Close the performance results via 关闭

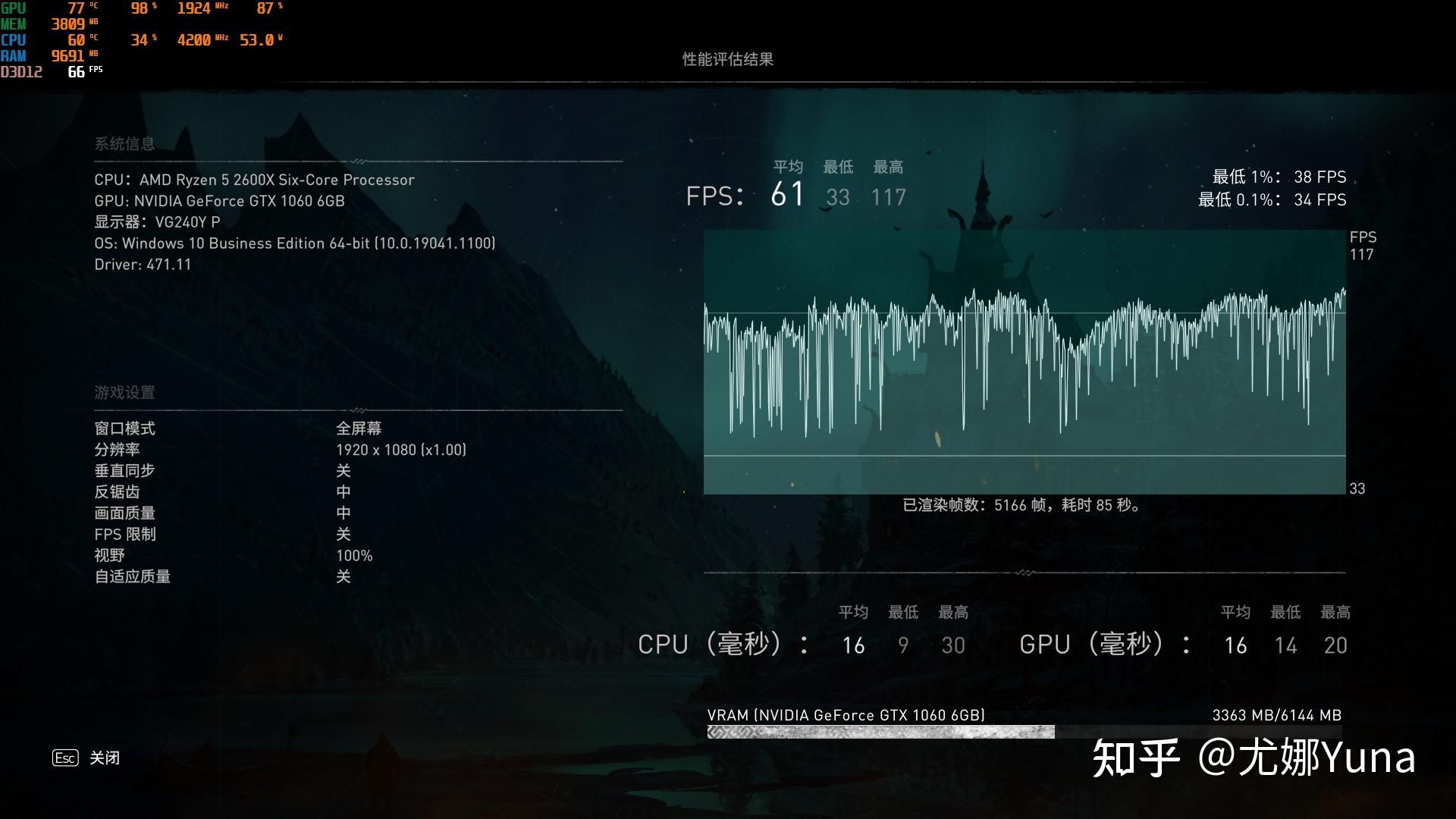[x=103, y=758]
